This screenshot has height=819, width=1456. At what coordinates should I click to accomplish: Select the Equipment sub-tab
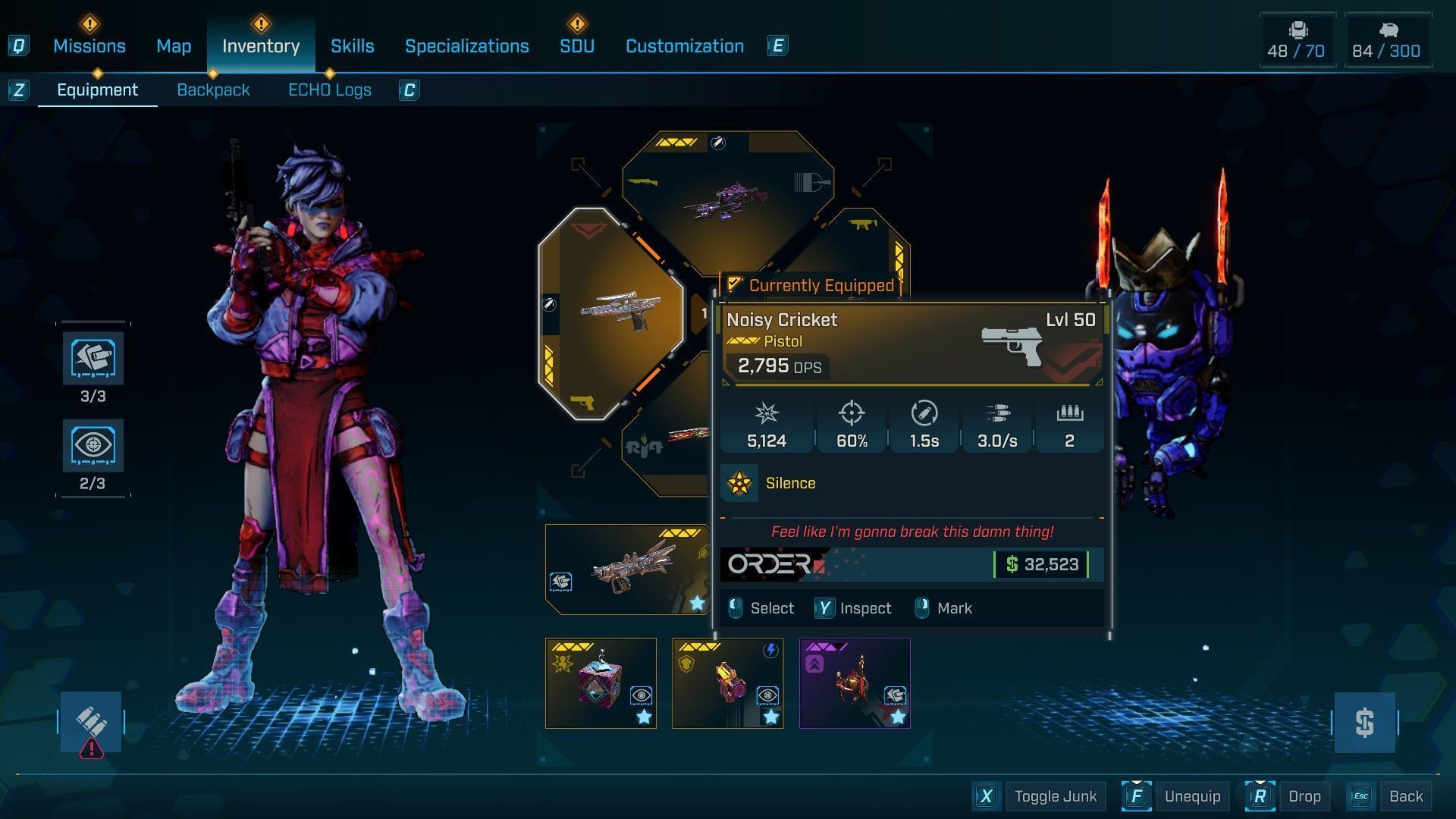point(97,90)
